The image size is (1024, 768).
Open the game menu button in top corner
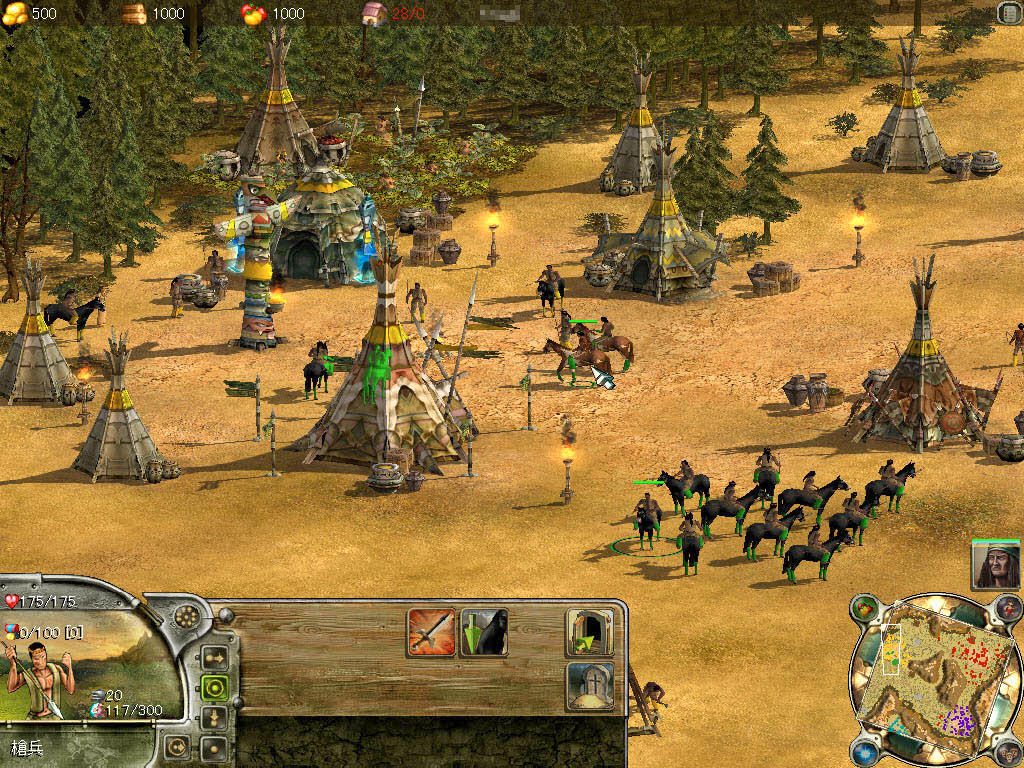point(1008,12)
